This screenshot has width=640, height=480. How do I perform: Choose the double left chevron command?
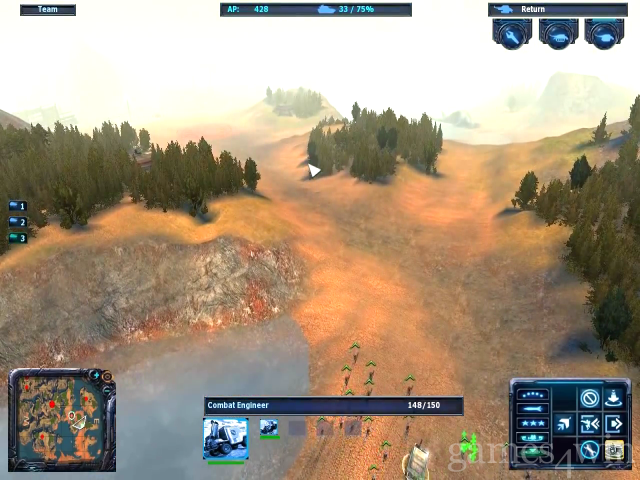pyautogui.click(x=590, y=424)
